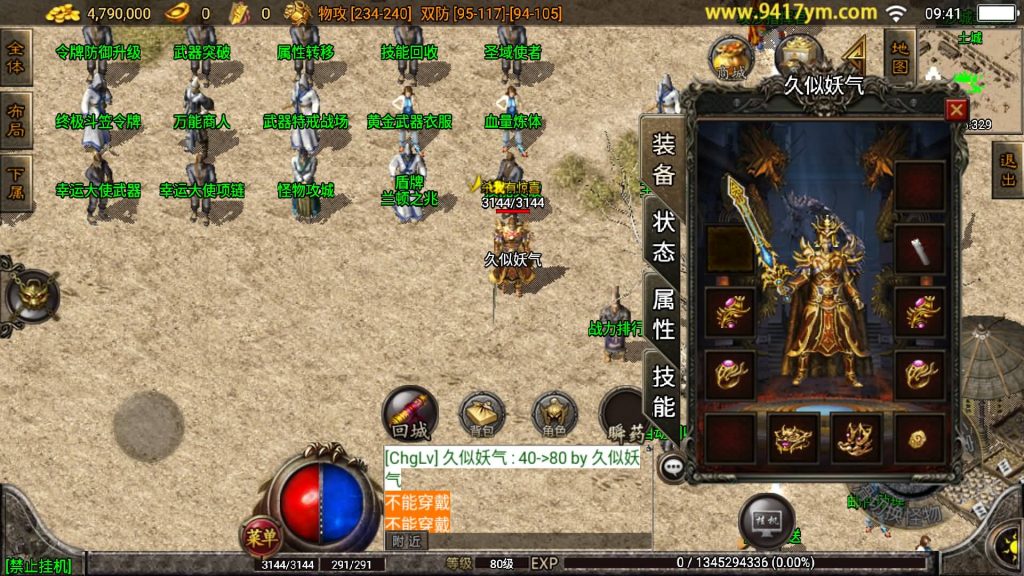
Task: Open the 商城 shop icon
Action: (x=732, y=59)
